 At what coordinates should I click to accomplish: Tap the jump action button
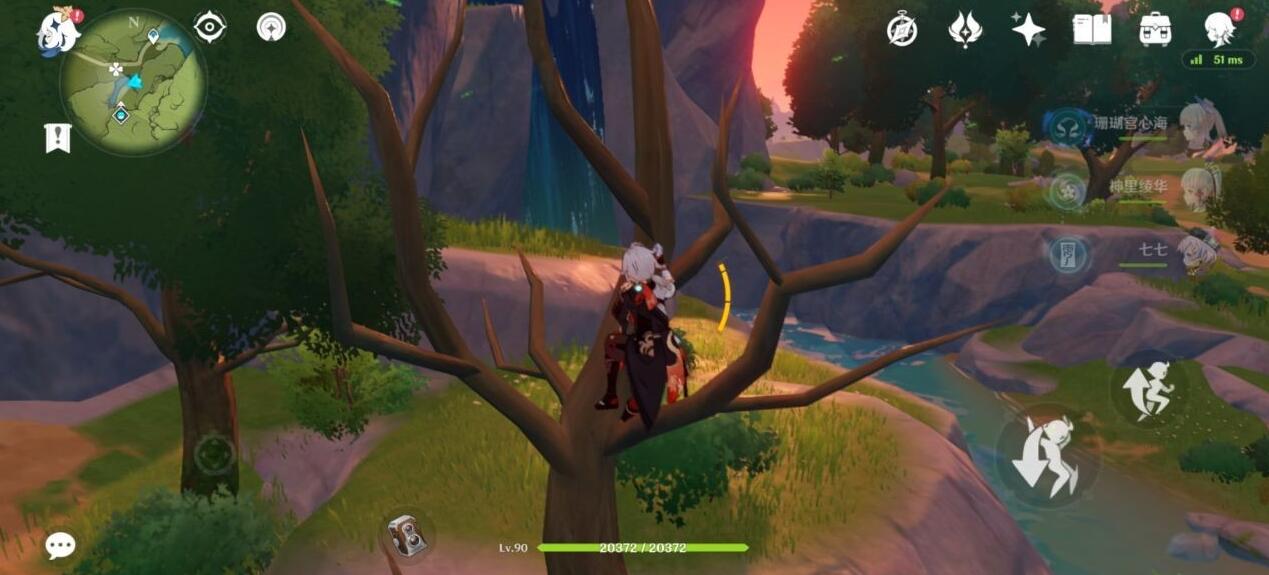point(1148,389)
